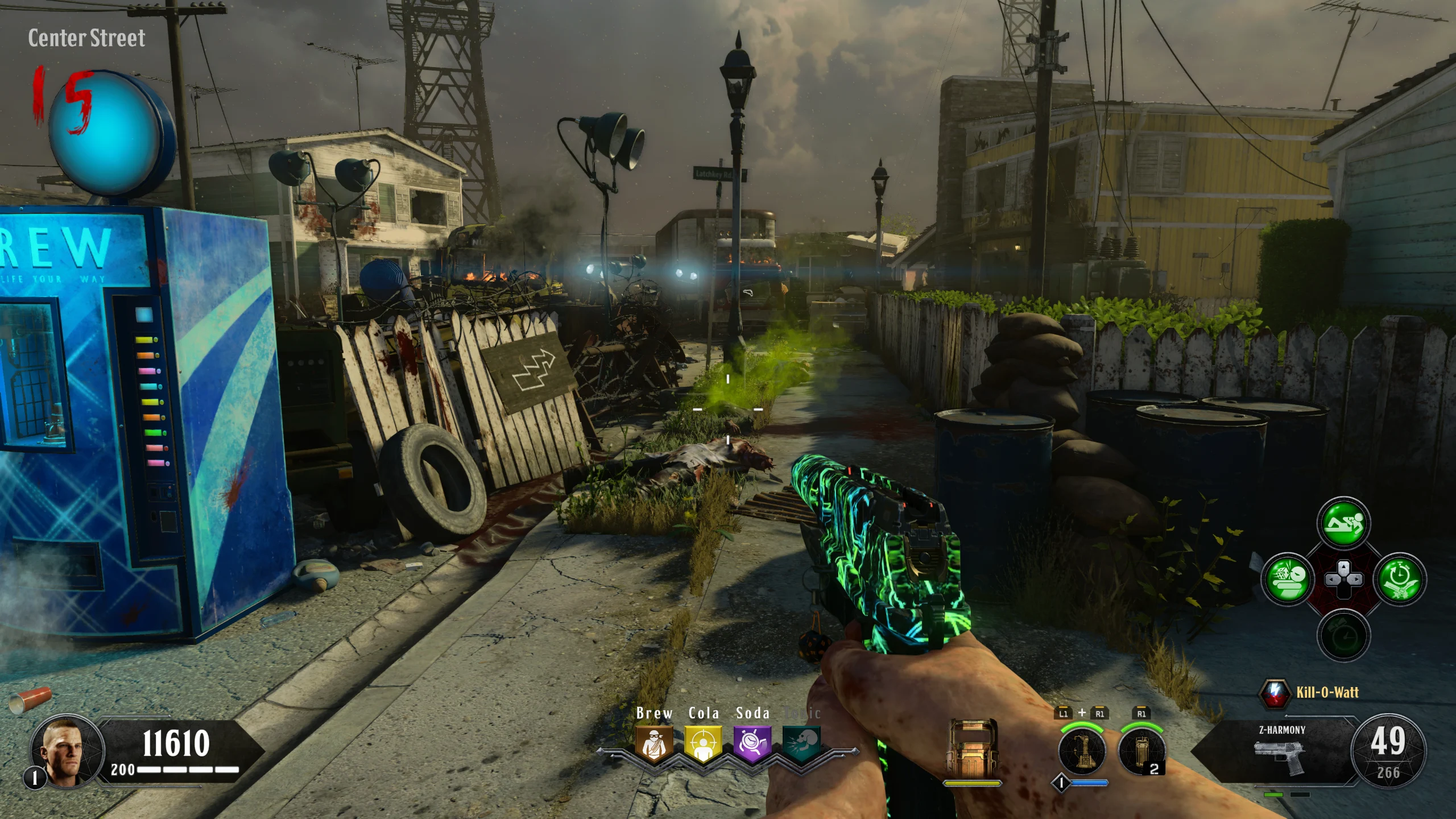This screenshot has width=1456, height=819.
Task: Select the purple Soda perk icon
Action: pos(752,743)
